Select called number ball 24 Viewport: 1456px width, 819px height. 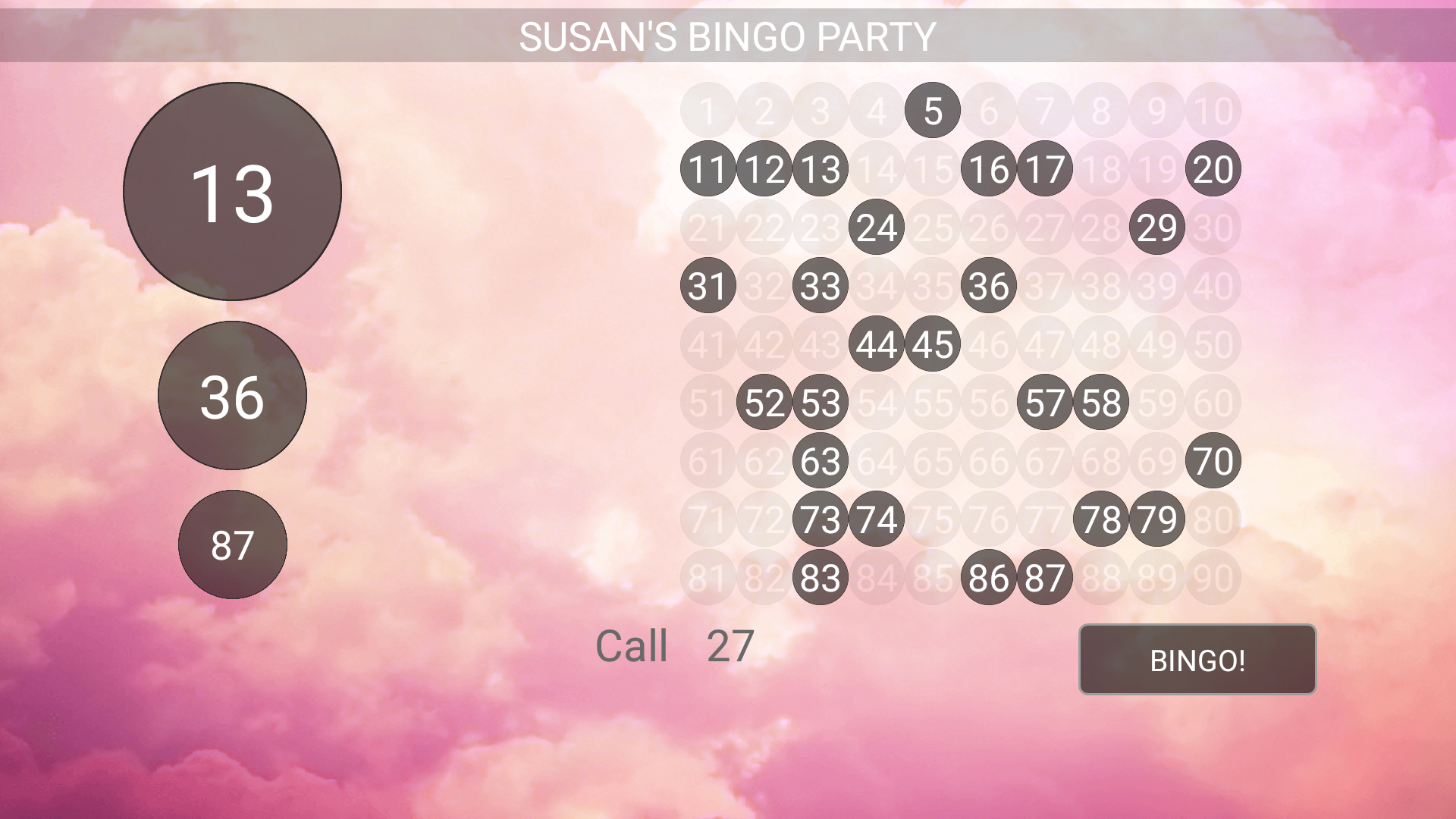coord(876,227)
